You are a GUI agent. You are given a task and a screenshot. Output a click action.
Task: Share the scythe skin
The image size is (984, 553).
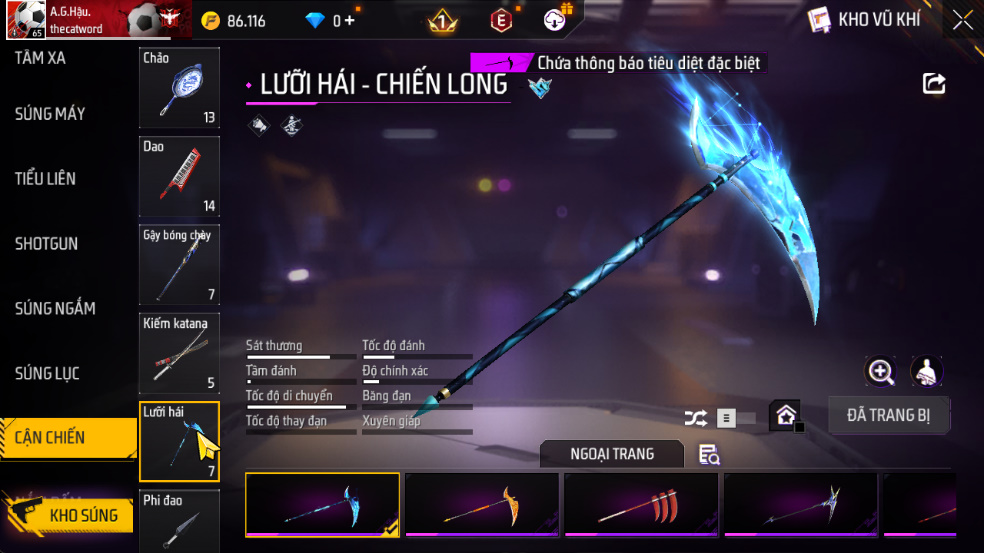(934, 84)
